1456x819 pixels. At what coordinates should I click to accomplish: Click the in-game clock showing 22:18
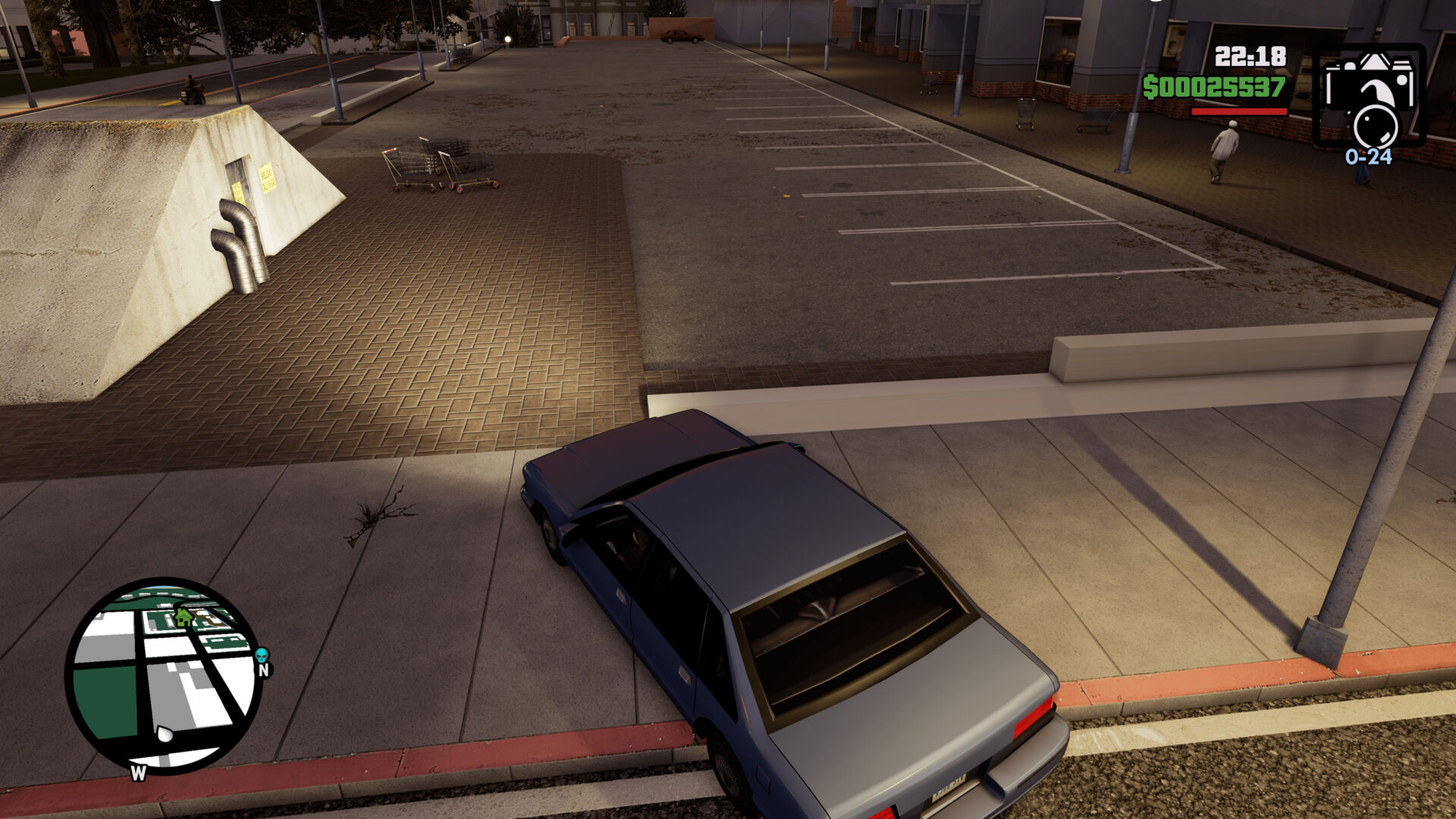pyautogui.click(x=1249, y=55)
